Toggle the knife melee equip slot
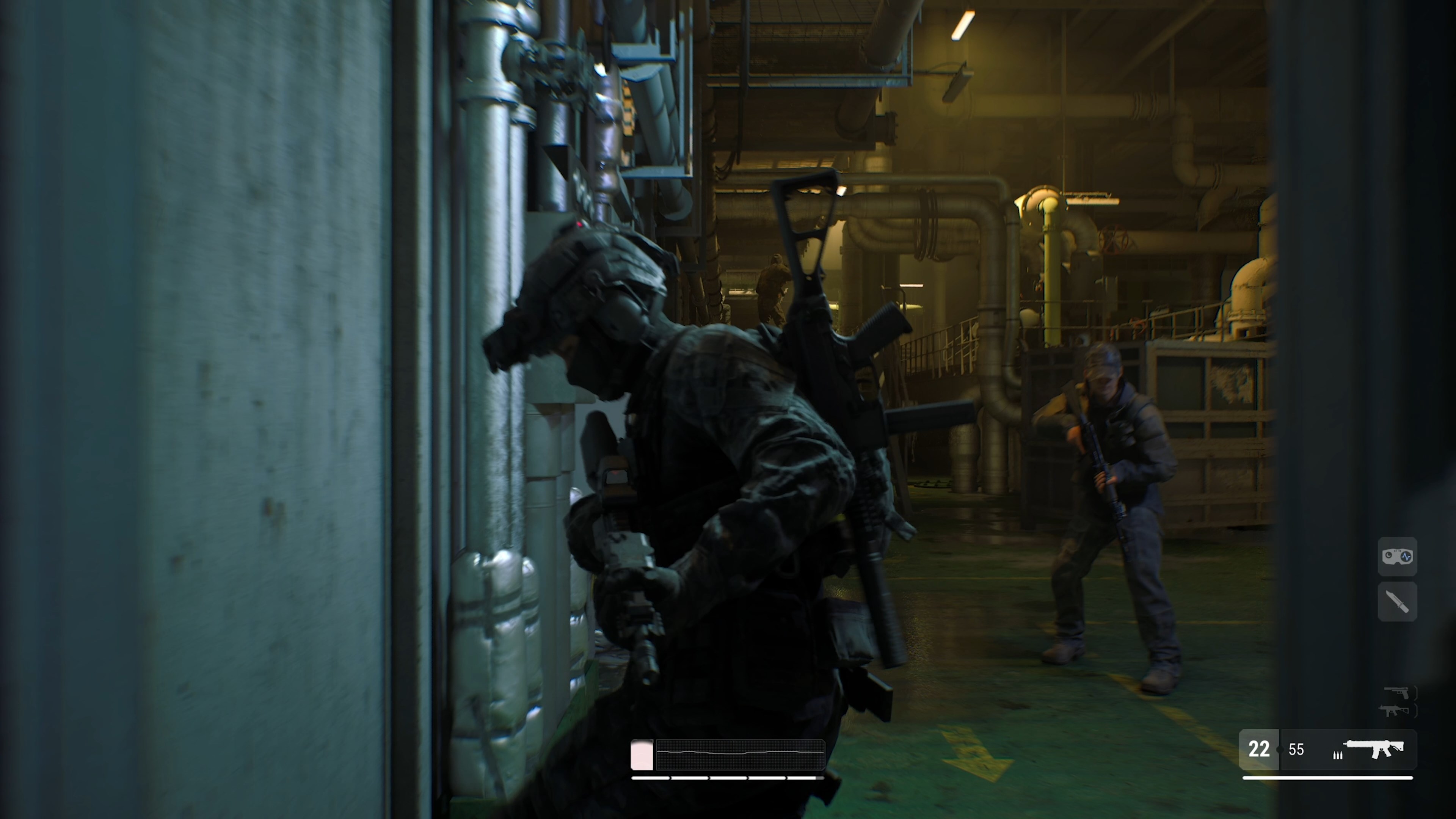 coord(1397,601)
